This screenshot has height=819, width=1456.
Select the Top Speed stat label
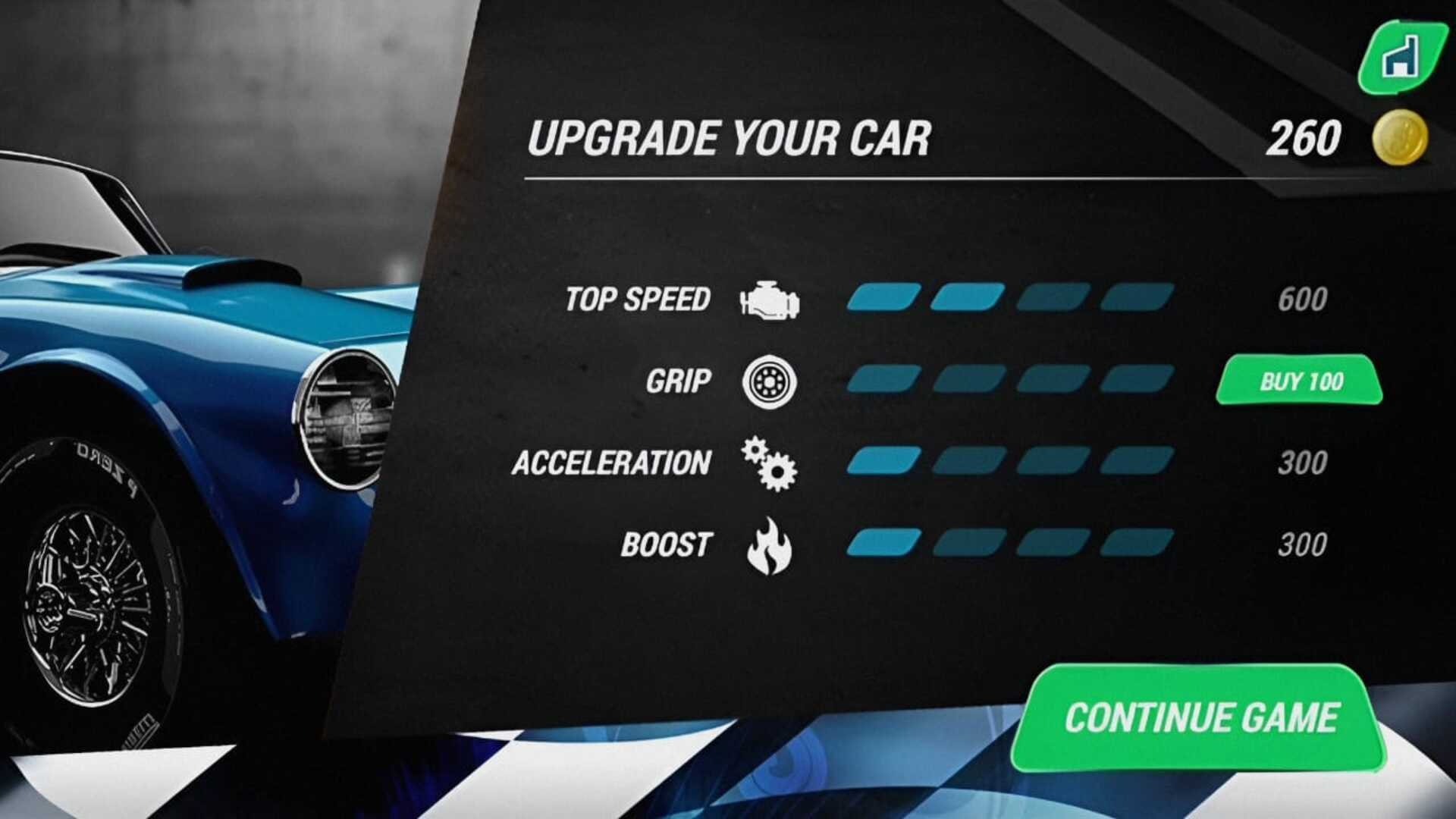[x=637, y=299]
